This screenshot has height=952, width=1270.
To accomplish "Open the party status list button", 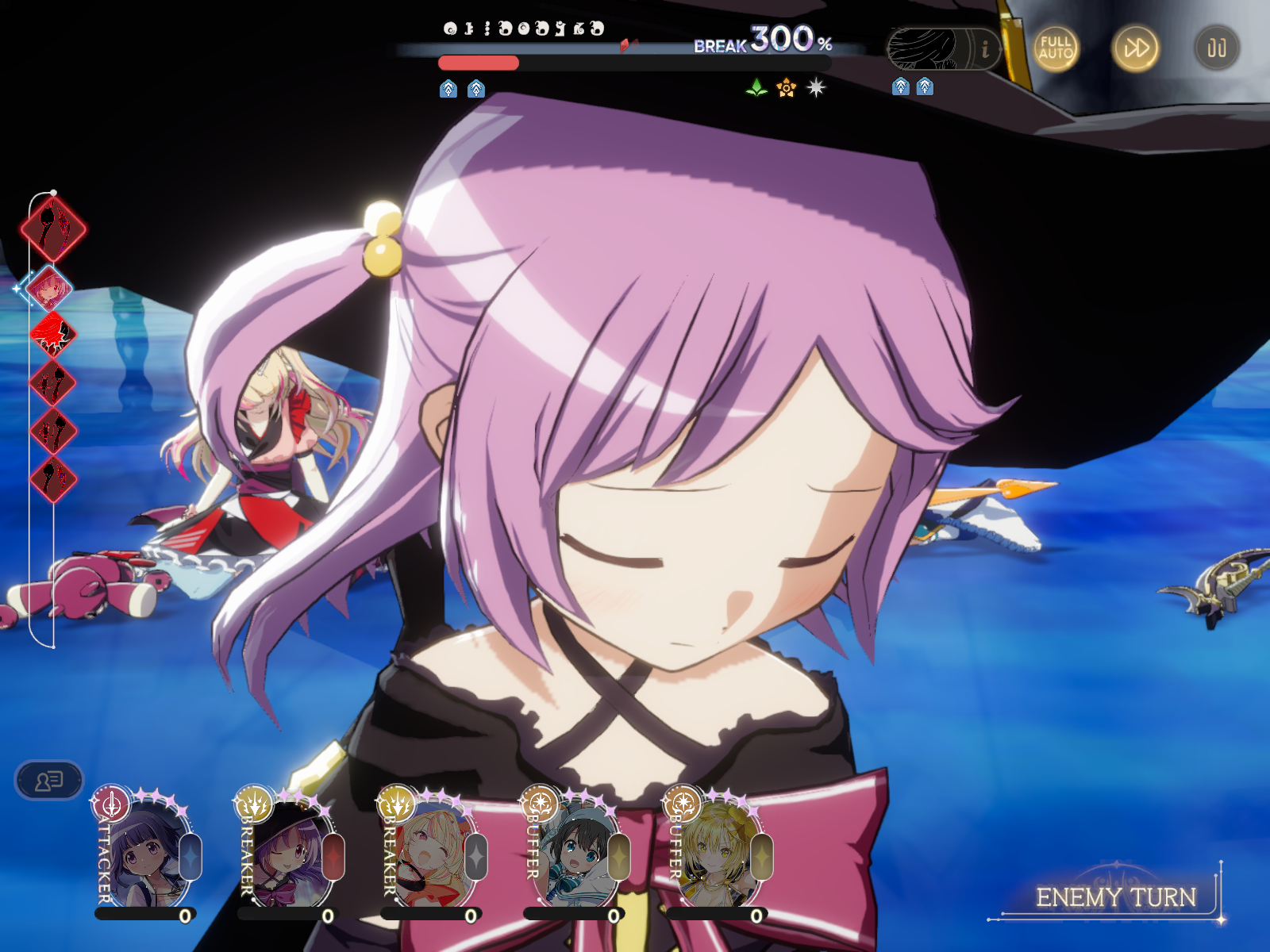I will pos(49,781).
